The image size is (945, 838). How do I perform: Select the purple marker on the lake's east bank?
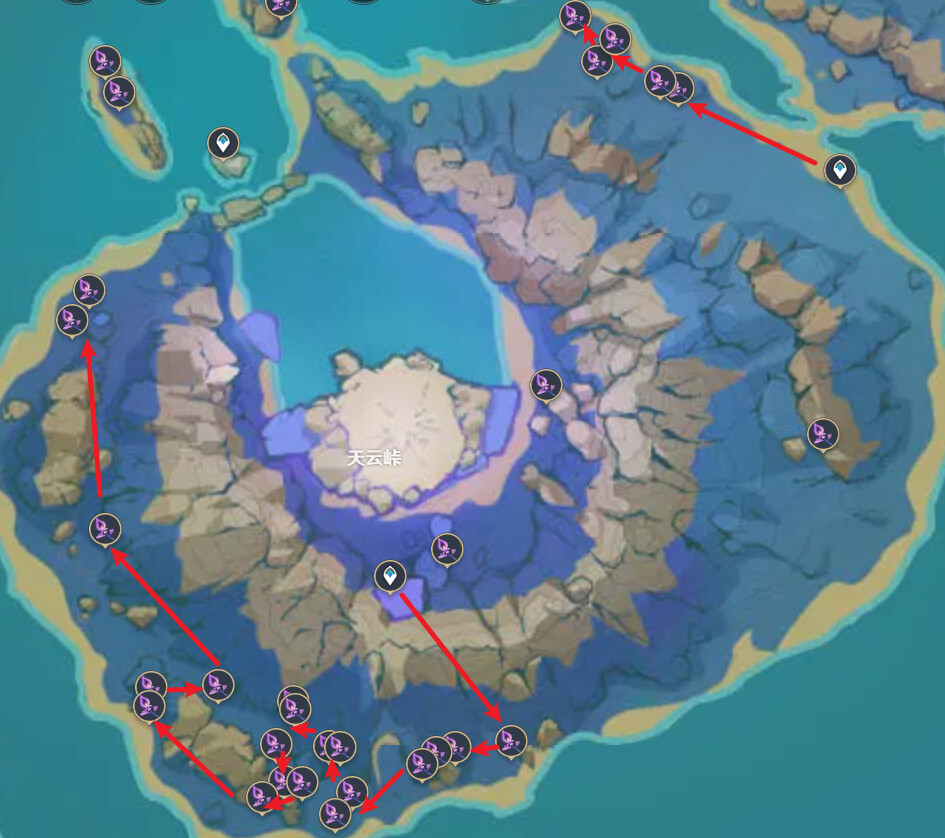546,384
